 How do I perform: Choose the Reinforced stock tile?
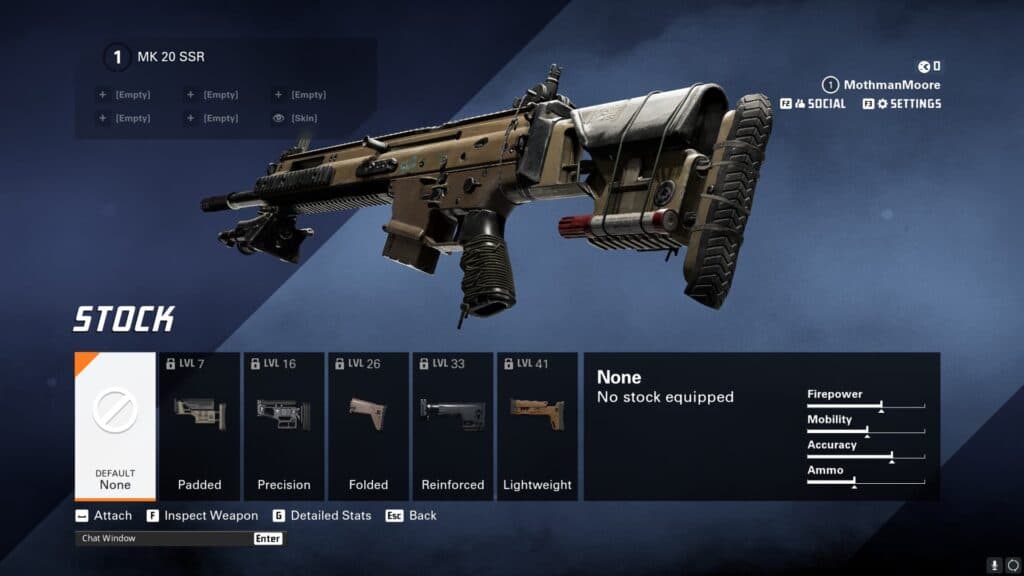(x=452, y=426)
